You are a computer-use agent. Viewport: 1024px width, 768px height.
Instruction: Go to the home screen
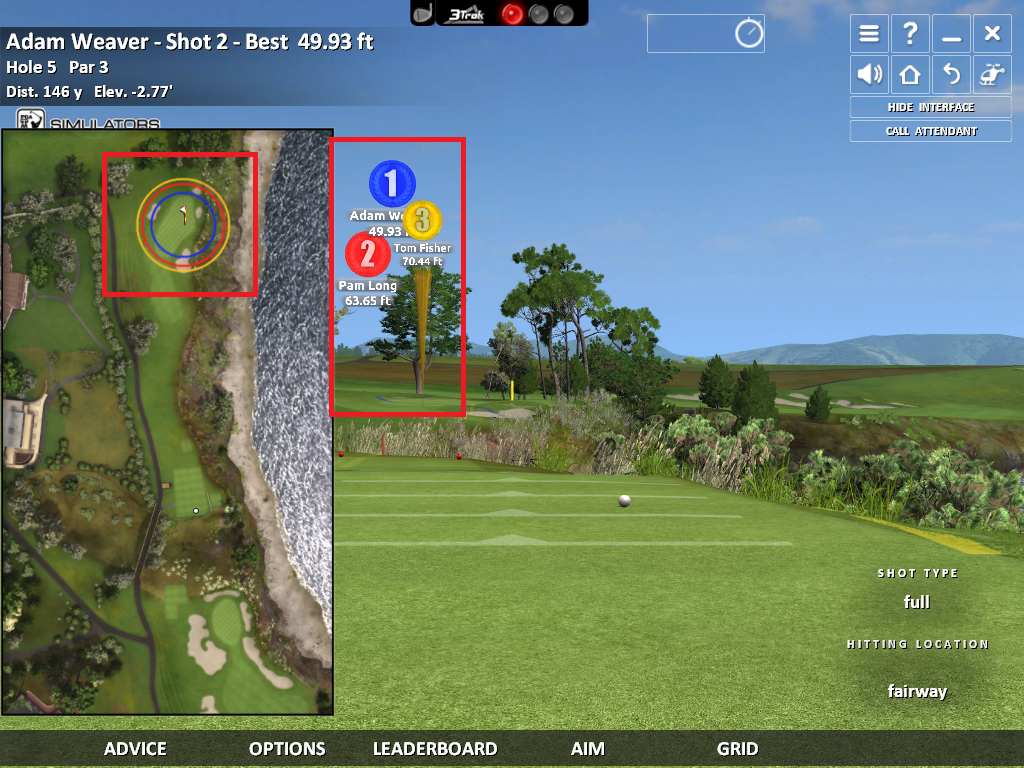coord(910,74)
